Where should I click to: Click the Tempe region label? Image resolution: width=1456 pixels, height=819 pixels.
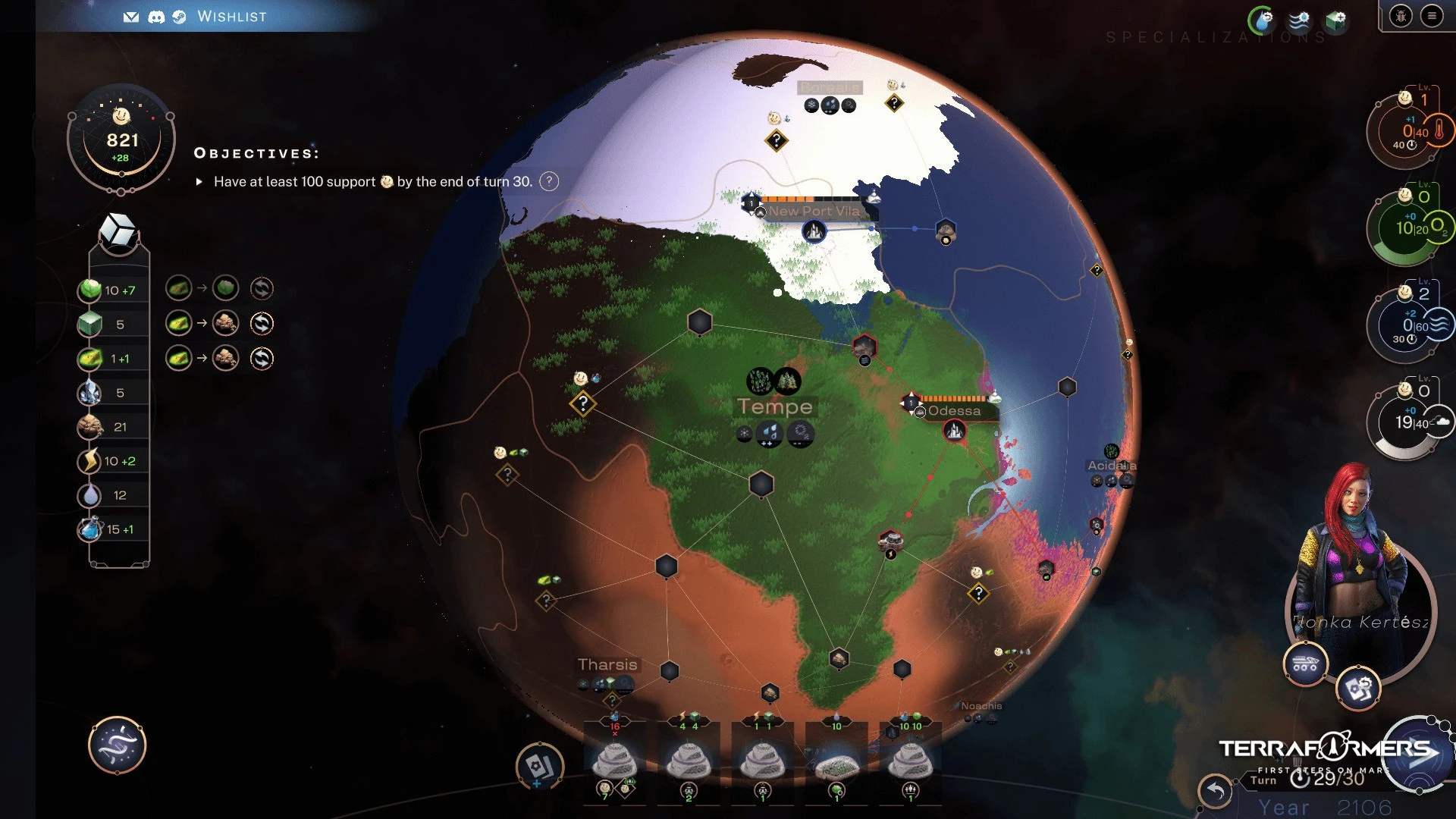(x=775, y=406)
